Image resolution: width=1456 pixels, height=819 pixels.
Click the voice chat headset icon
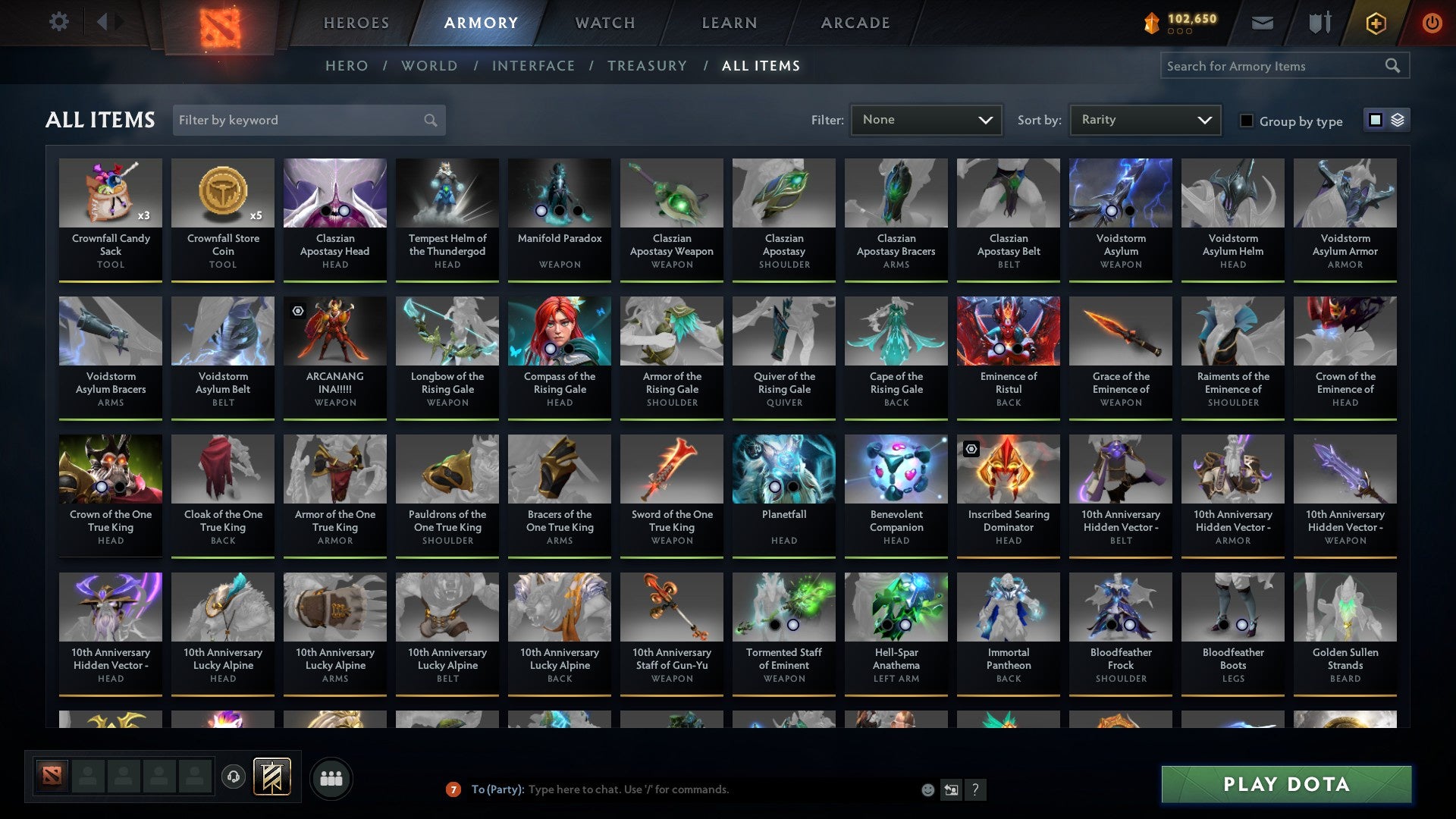tap(233, 777)
